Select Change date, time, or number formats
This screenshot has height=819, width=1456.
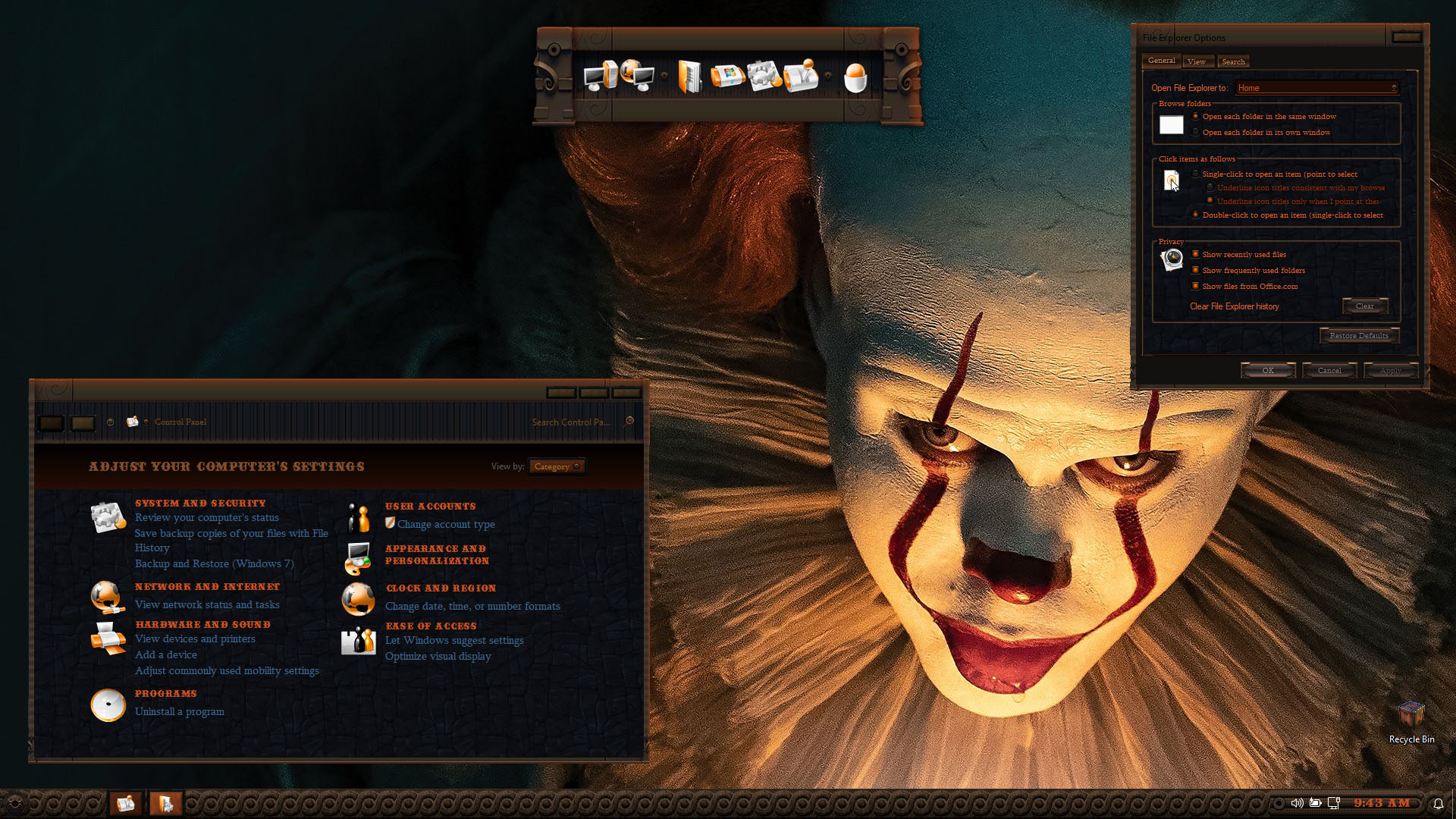tap(472, 607)
